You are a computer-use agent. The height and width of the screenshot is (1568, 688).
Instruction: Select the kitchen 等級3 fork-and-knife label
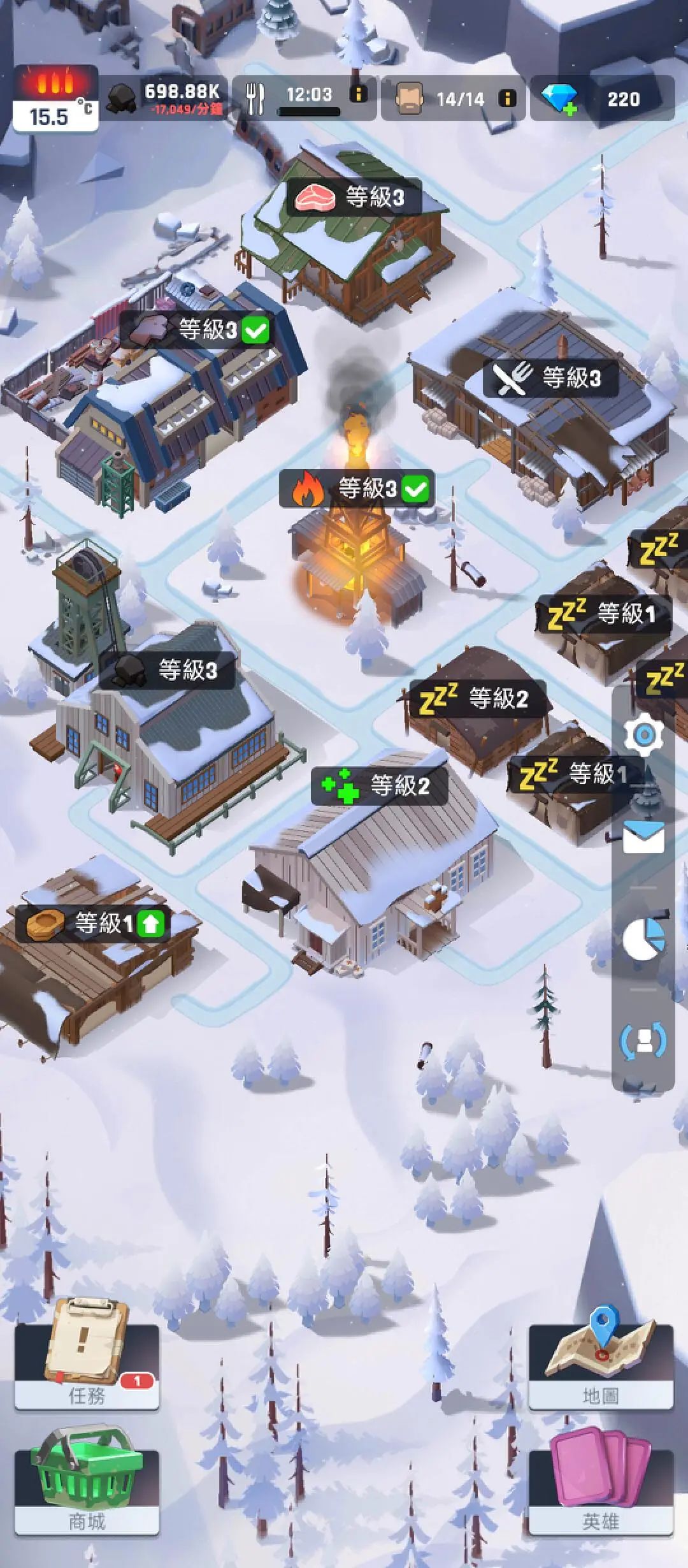[x=550, y=378]
